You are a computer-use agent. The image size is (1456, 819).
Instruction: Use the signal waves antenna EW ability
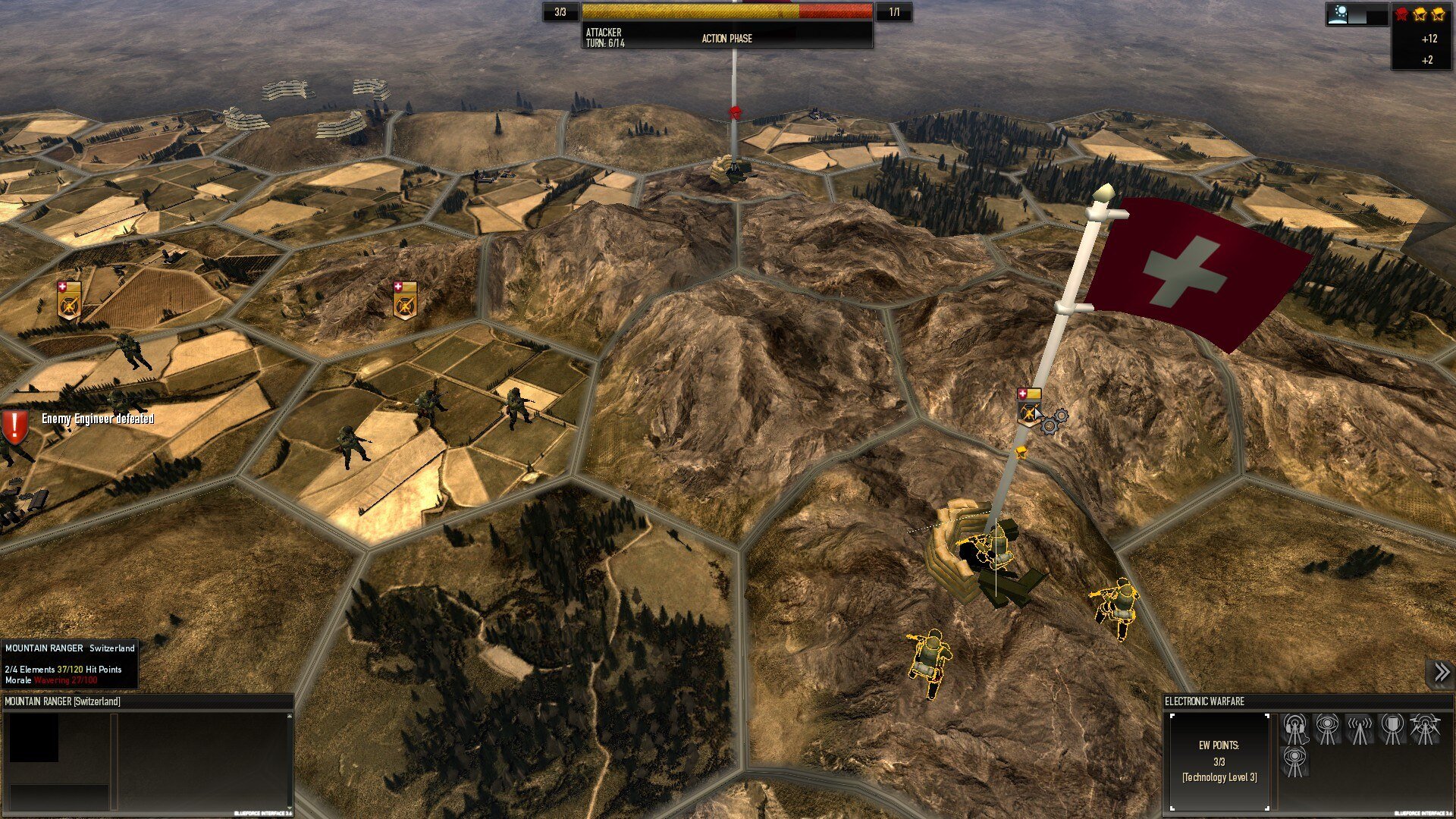[x=1359, y=730]
